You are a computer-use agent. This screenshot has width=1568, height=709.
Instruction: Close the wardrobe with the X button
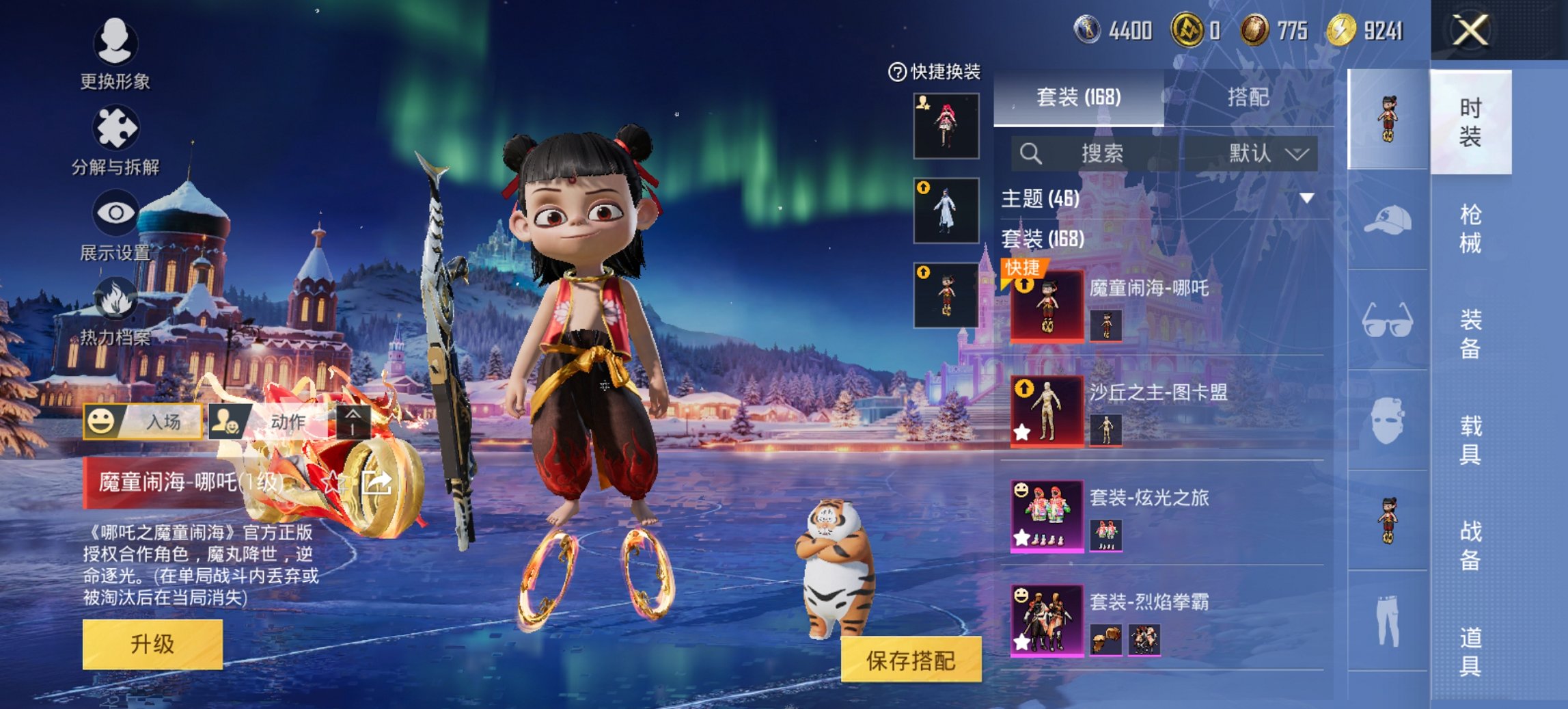tap(1470, 31)
